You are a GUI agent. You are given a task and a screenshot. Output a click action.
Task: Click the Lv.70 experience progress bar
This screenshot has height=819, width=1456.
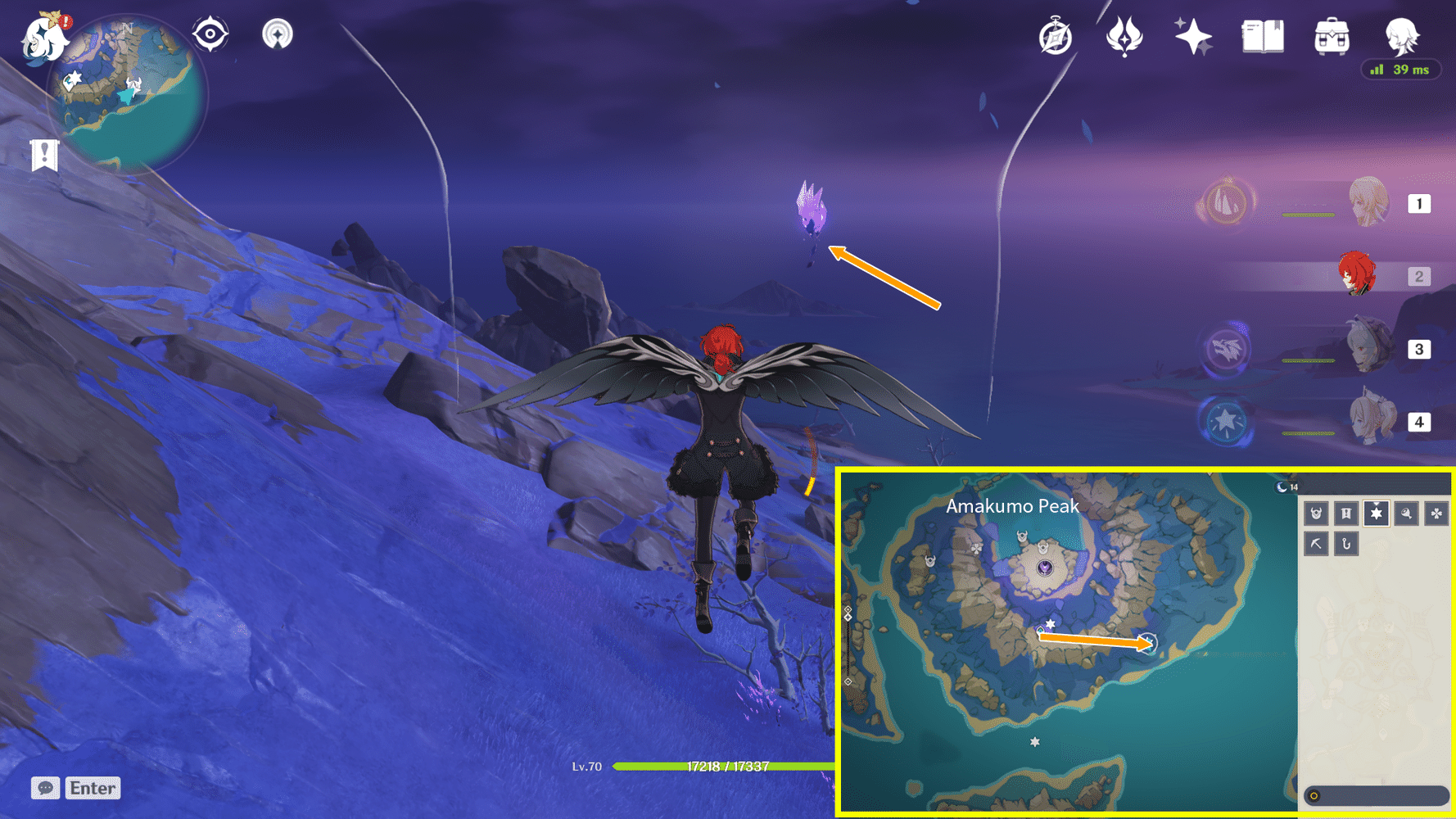pyautogui.click(x=721, y=767)
